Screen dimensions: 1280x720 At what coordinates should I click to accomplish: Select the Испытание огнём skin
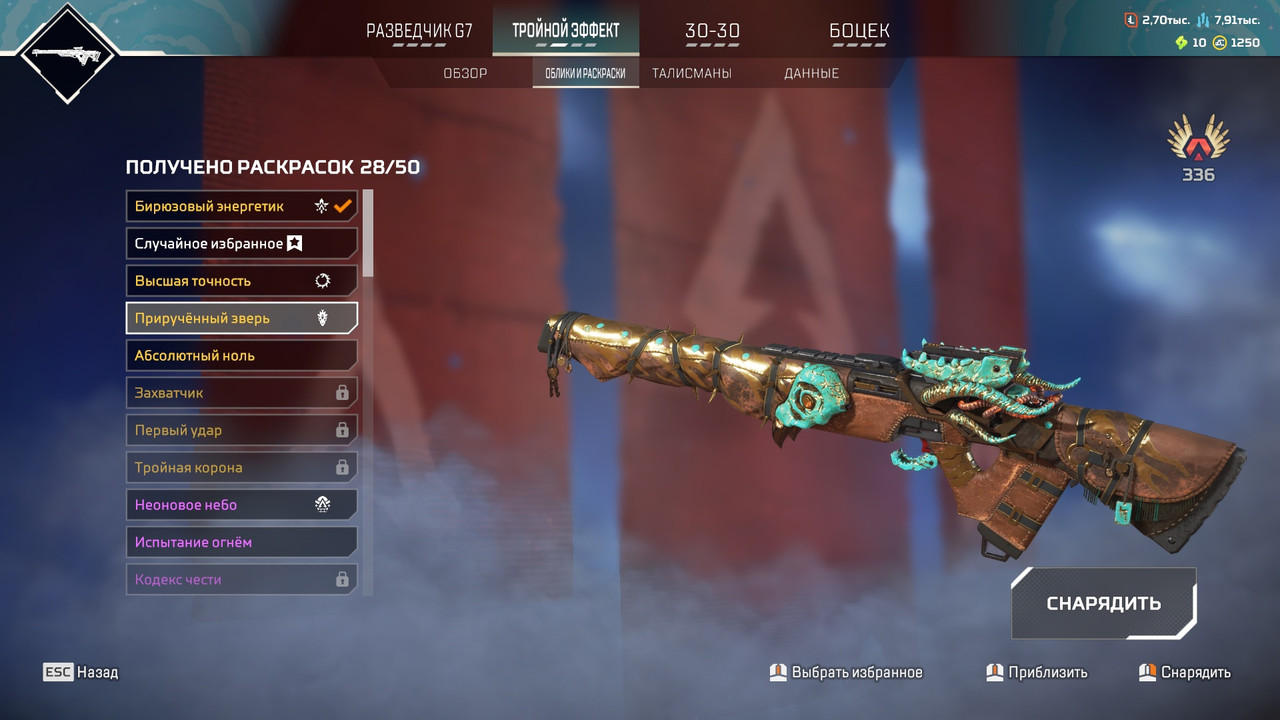pyautogui.click(x=241, y=542)
